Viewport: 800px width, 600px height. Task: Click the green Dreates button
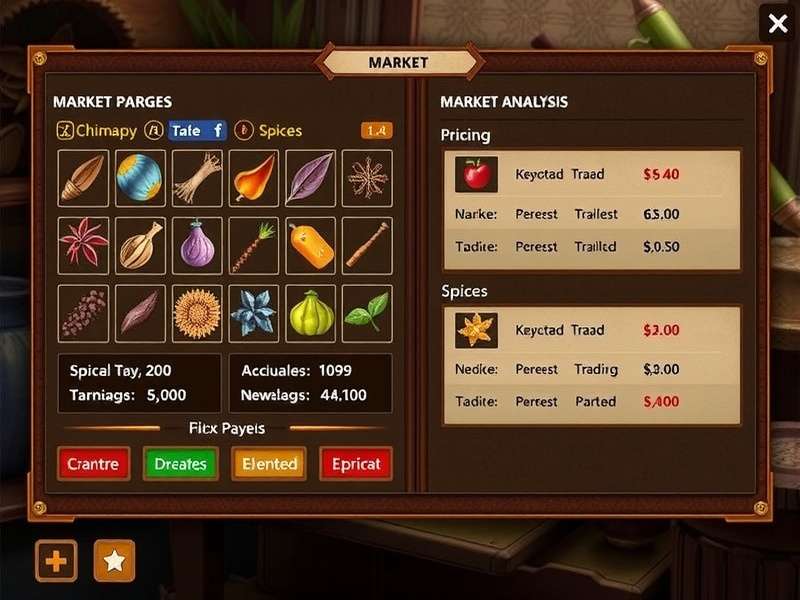point(180,463)
